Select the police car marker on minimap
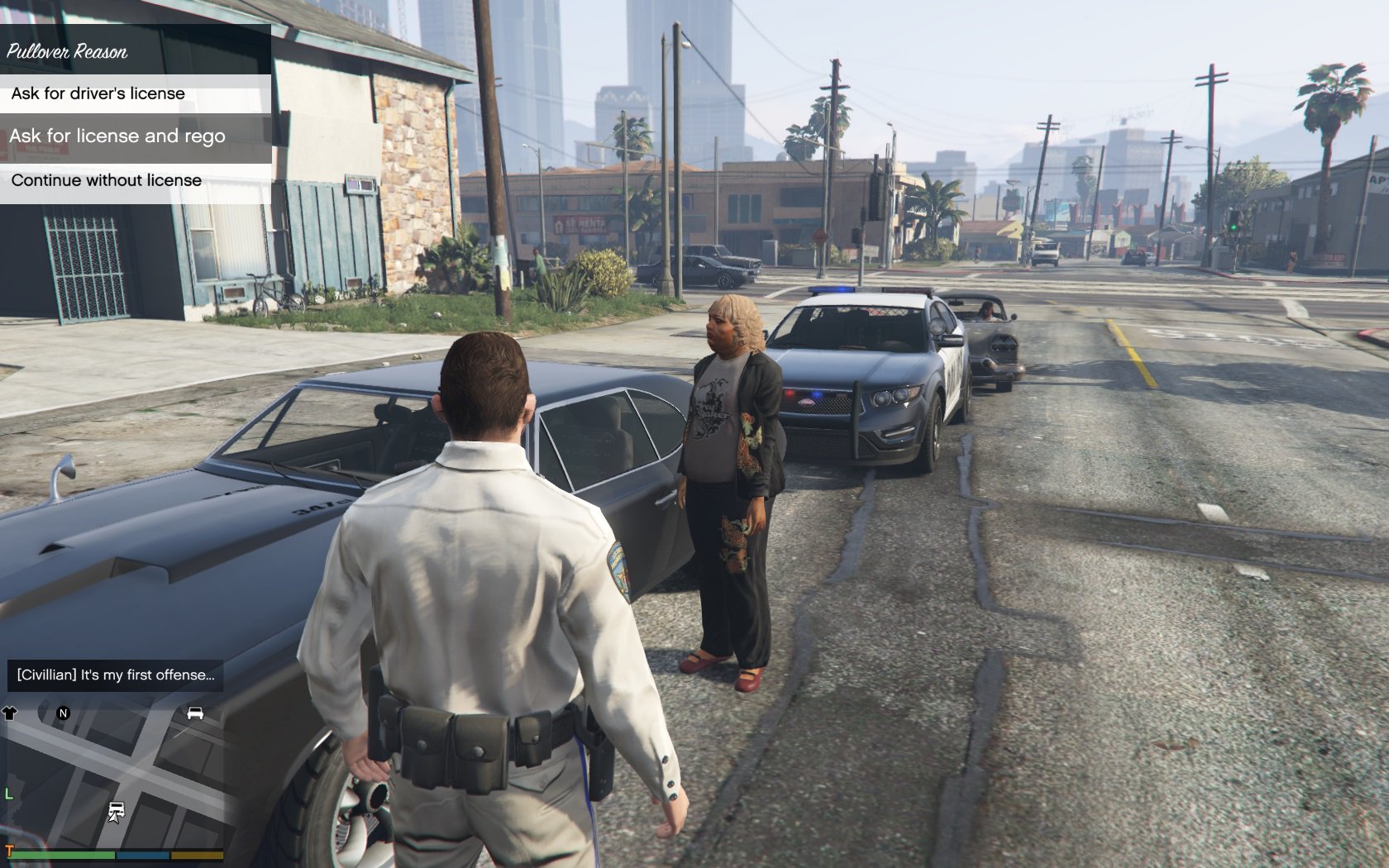 pyautogui.click(x=117, y=812)
